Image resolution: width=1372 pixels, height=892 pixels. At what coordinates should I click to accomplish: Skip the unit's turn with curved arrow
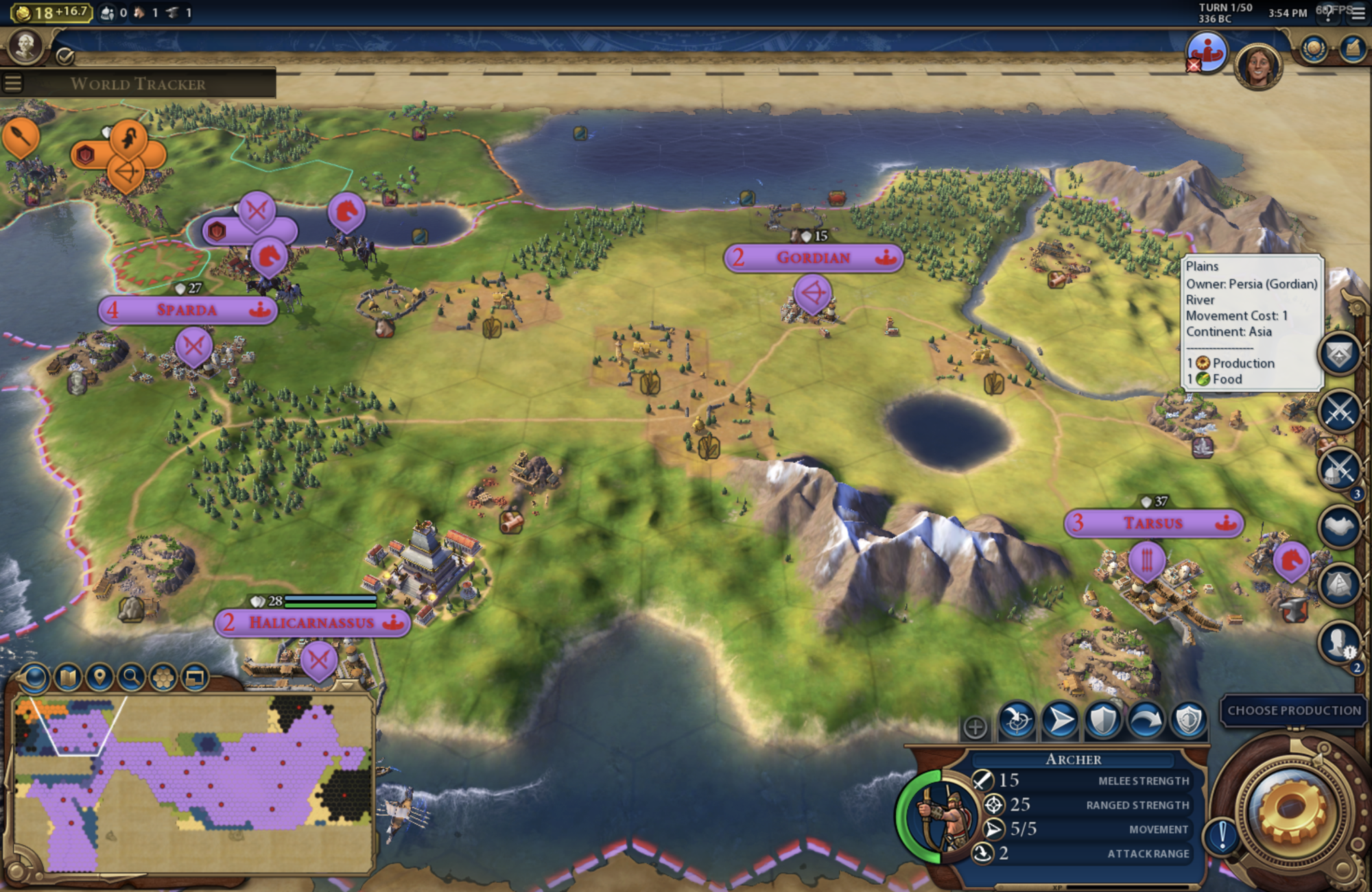coord(1146,721)
